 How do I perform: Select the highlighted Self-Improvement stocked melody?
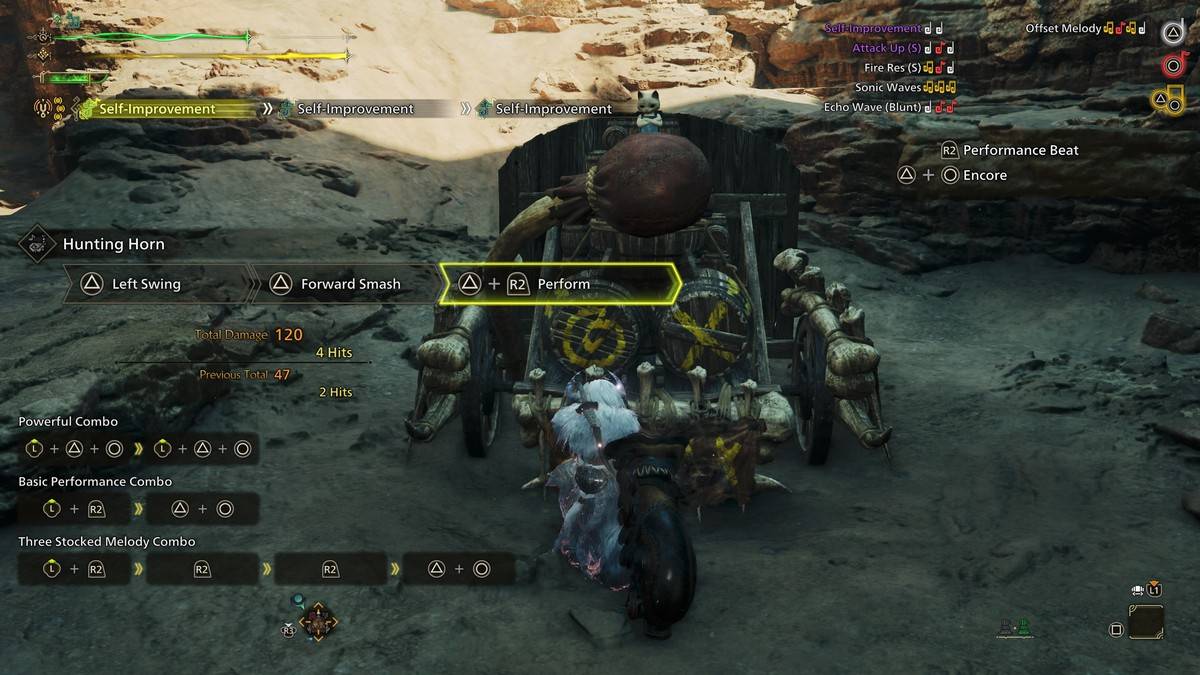[157, 108]
